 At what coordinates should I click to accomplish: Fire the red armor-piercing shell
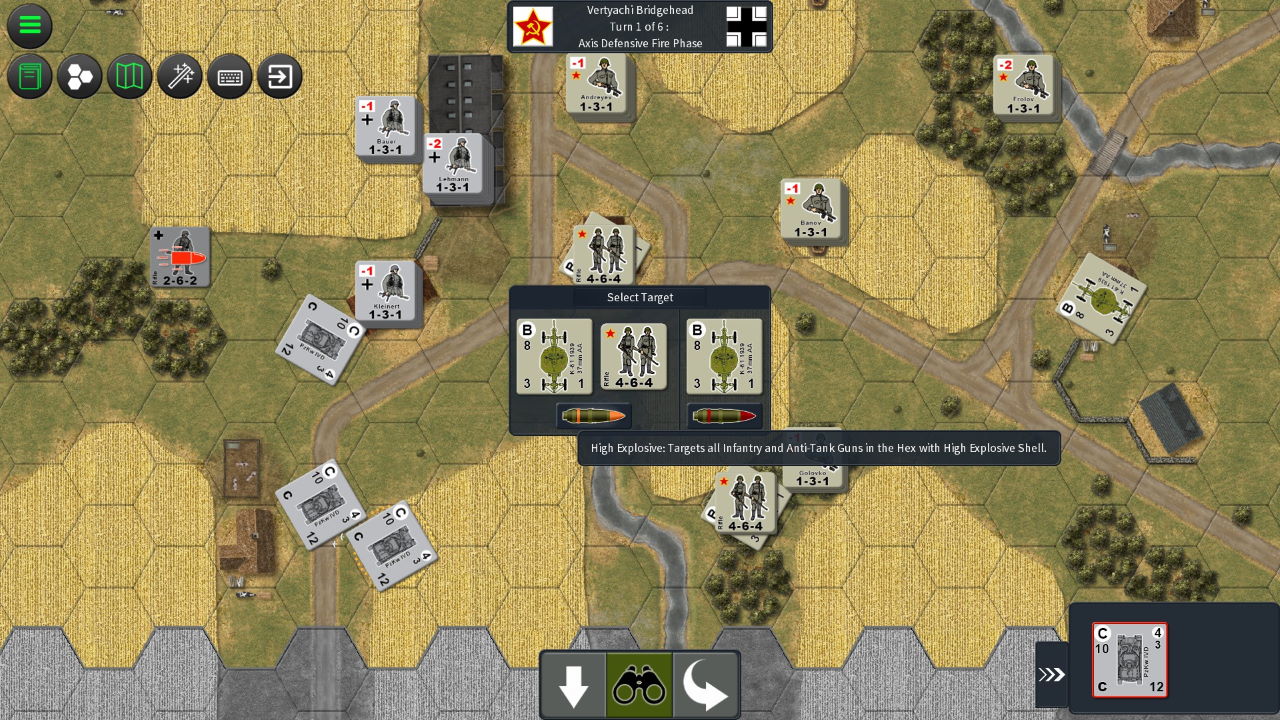724,416
